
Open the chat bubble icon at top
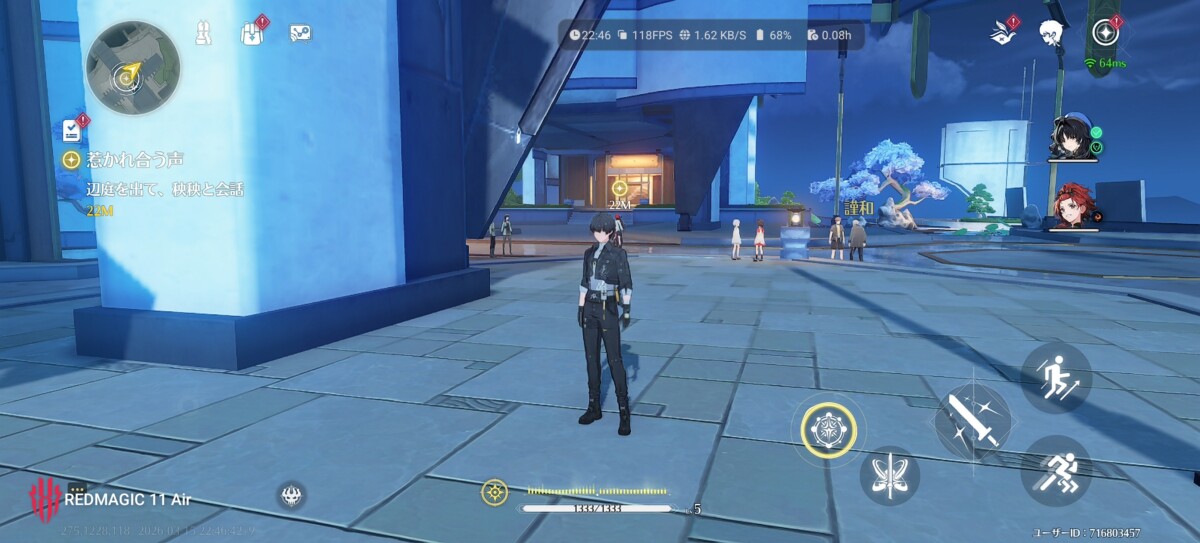[300, 33]
